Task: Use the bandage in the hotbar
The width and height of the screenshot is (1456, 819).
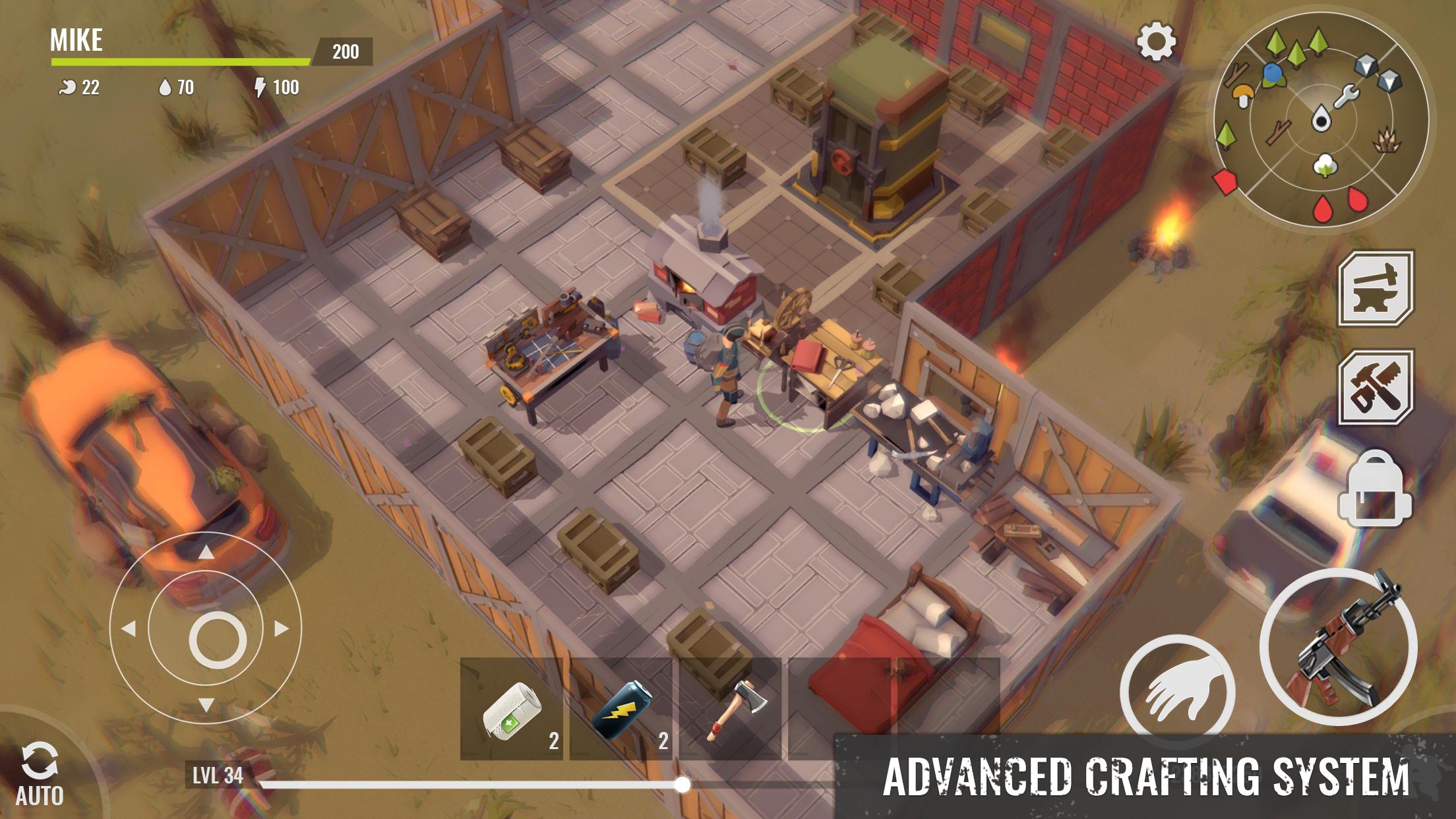Action: click(x=512, y=709)
